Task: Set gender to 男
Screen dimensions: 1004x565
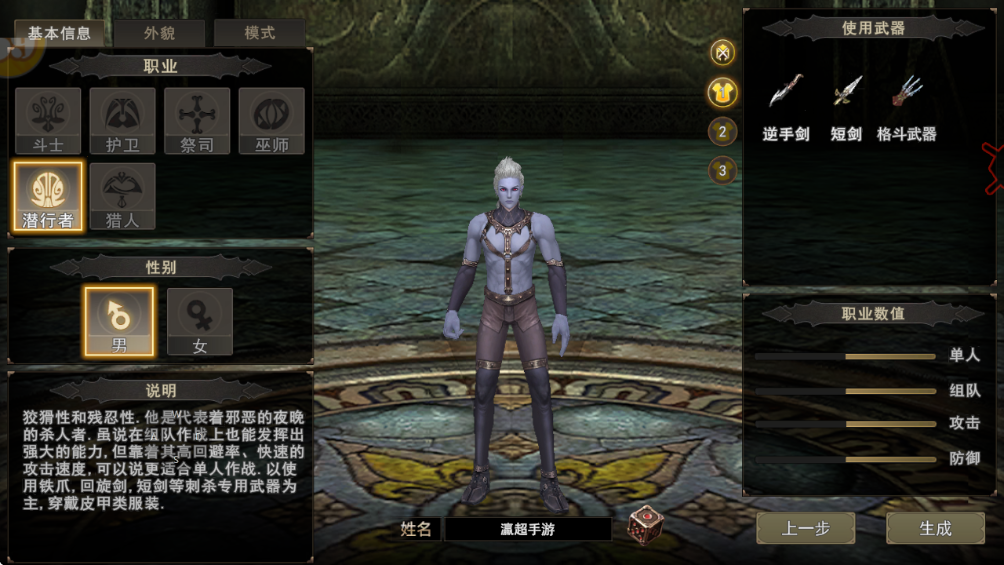Action: point(119,321)
